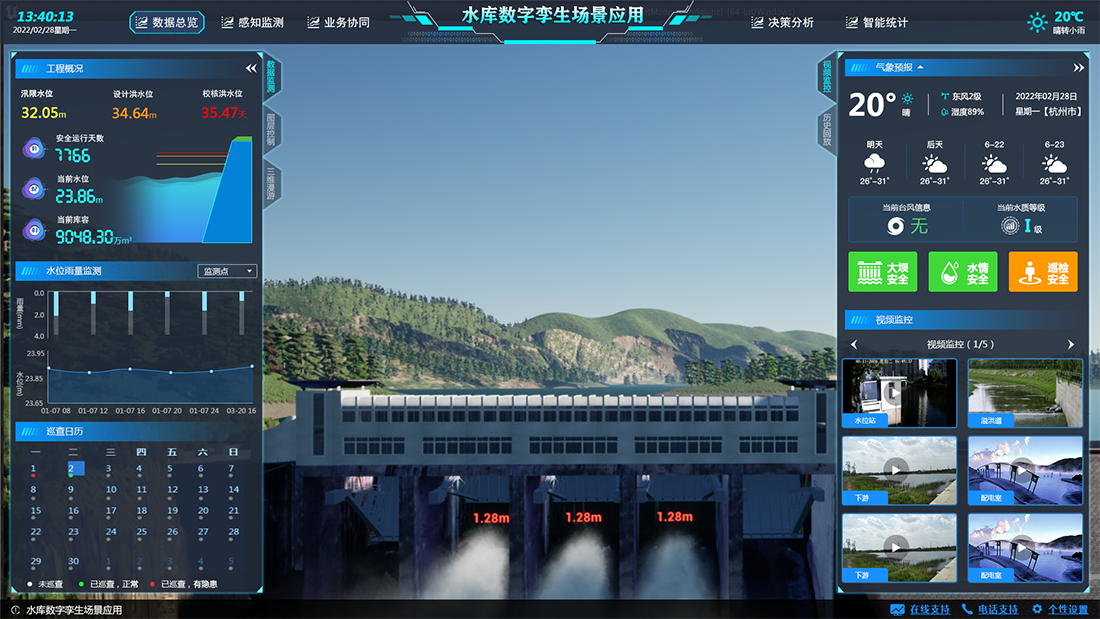Viewport: 1100px width, 619px height.
Task: Open the 数据总览 overview menu
Action: (x=167, y=22)
